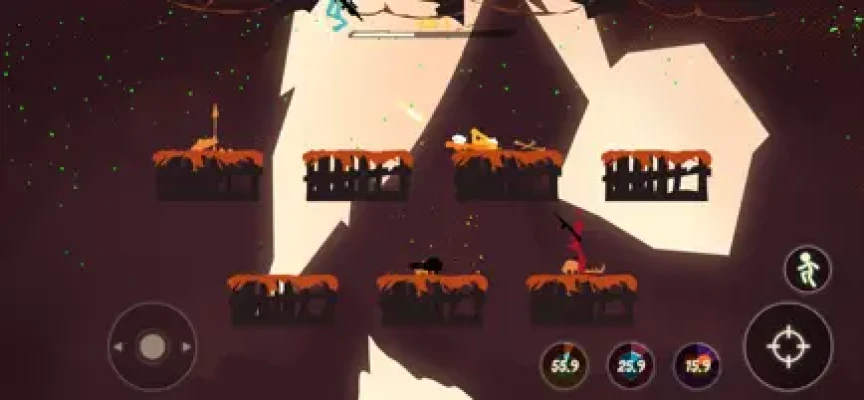Tap the virtual joystick center knob

152,347
